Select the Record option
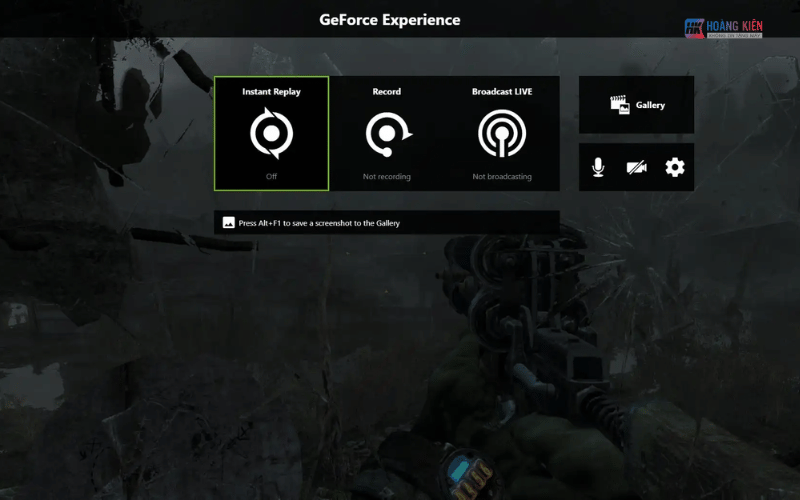Viewport: 800px width, 500px height. [x=386, y=133]
